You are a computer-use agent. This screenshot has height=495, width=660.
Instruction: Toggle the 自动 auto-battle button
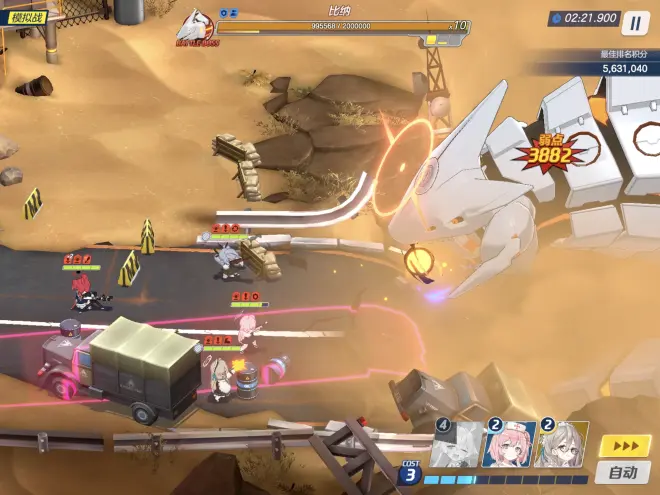[623, 472]
